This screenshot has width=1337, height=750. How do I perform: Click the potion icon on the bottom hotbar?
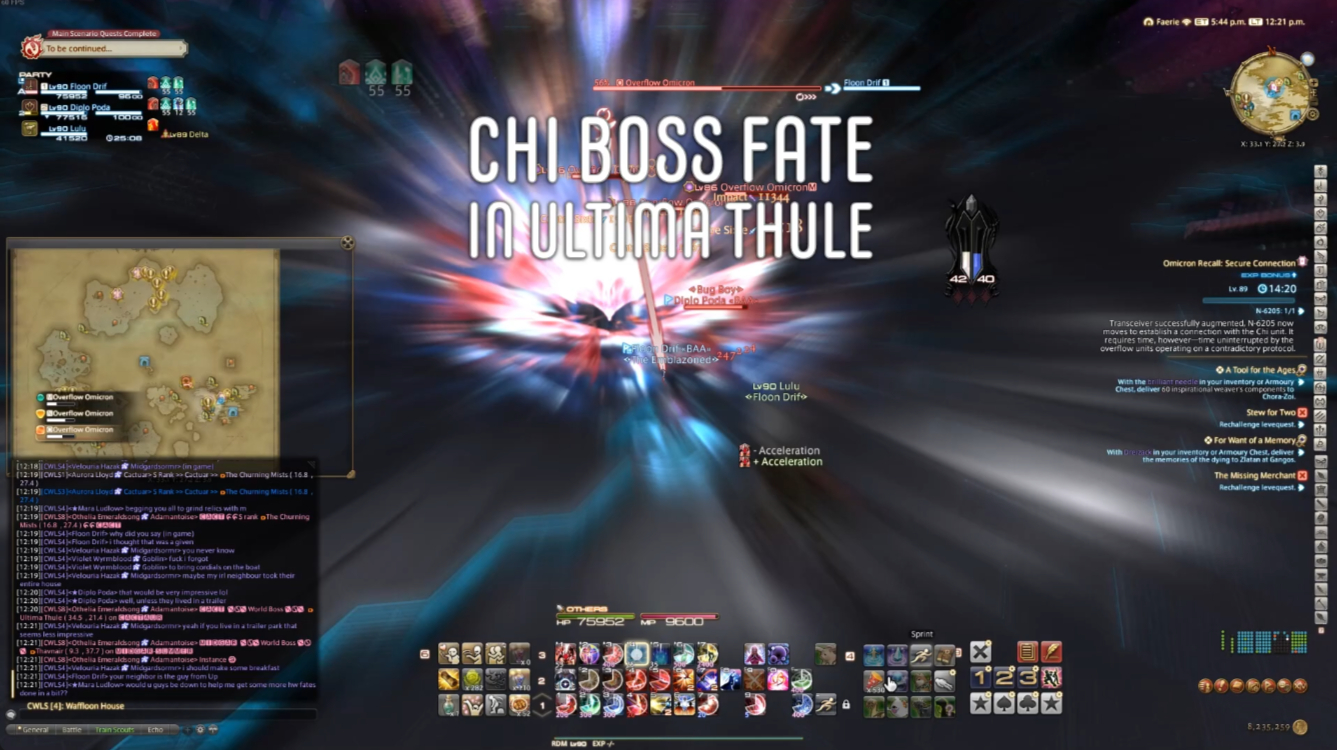pyautogui.click(x=448, y=706)
